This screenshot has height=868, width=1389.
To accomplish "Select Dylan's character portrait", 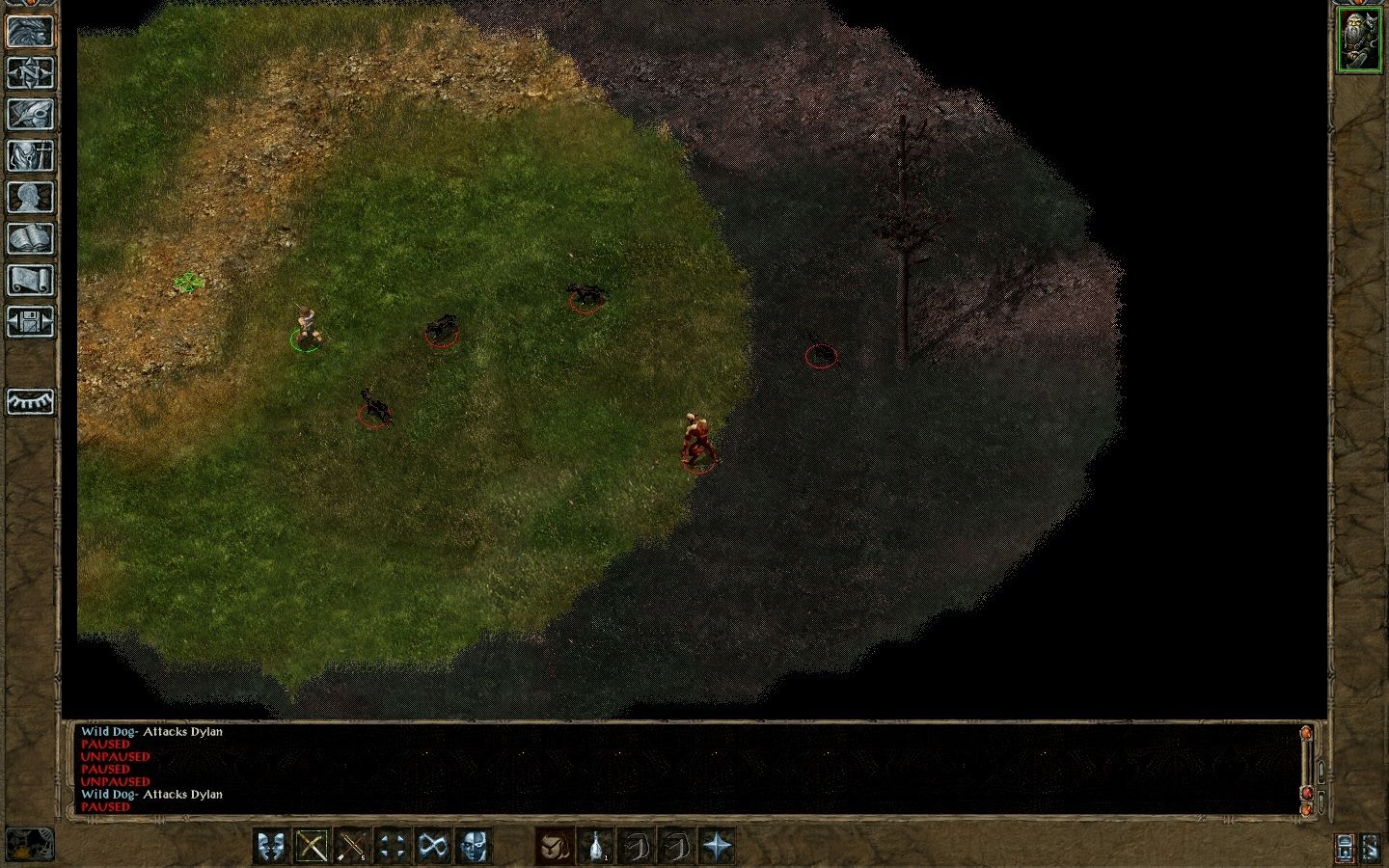I will [1358, 40].
